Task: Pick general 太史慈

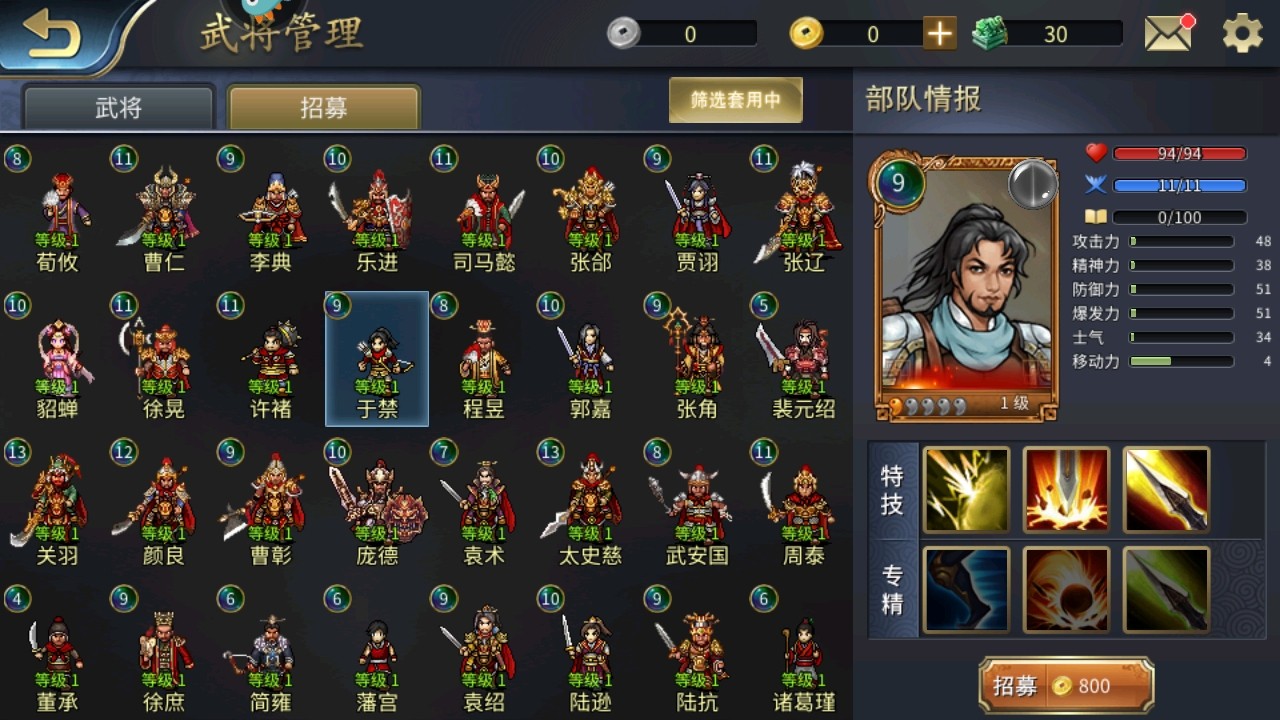Action: coord(590,507)
